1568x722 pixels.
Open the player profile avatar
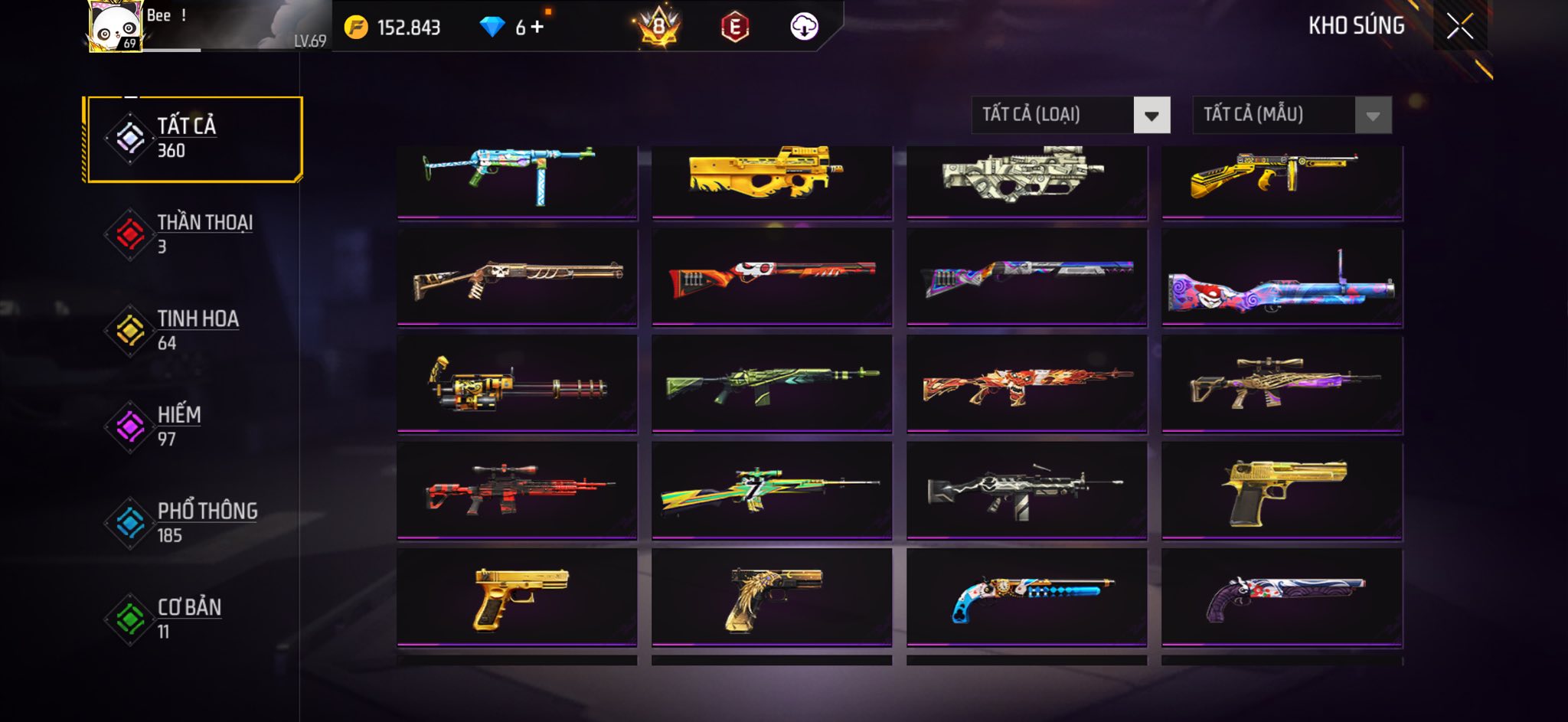[115, 26]
